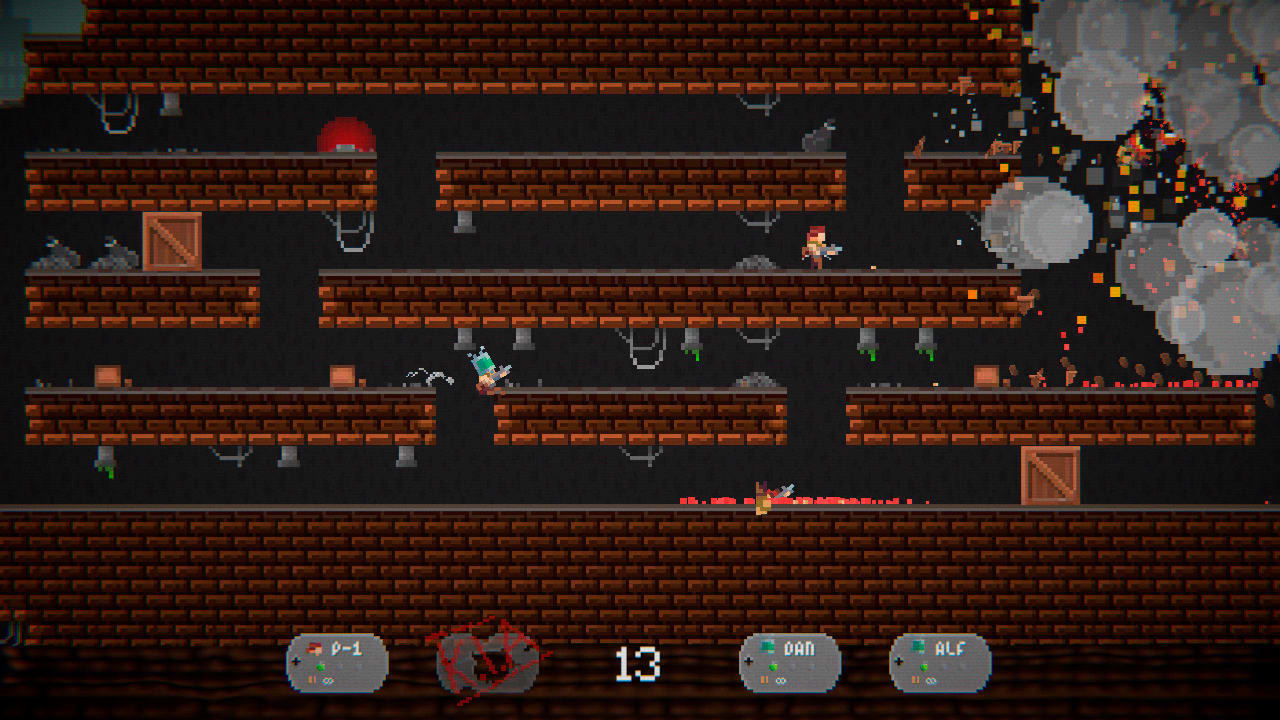Toggle ALF's pause indicator
Screen dimensions: 1280x720
pyautogui.click(x=914, y=679)
